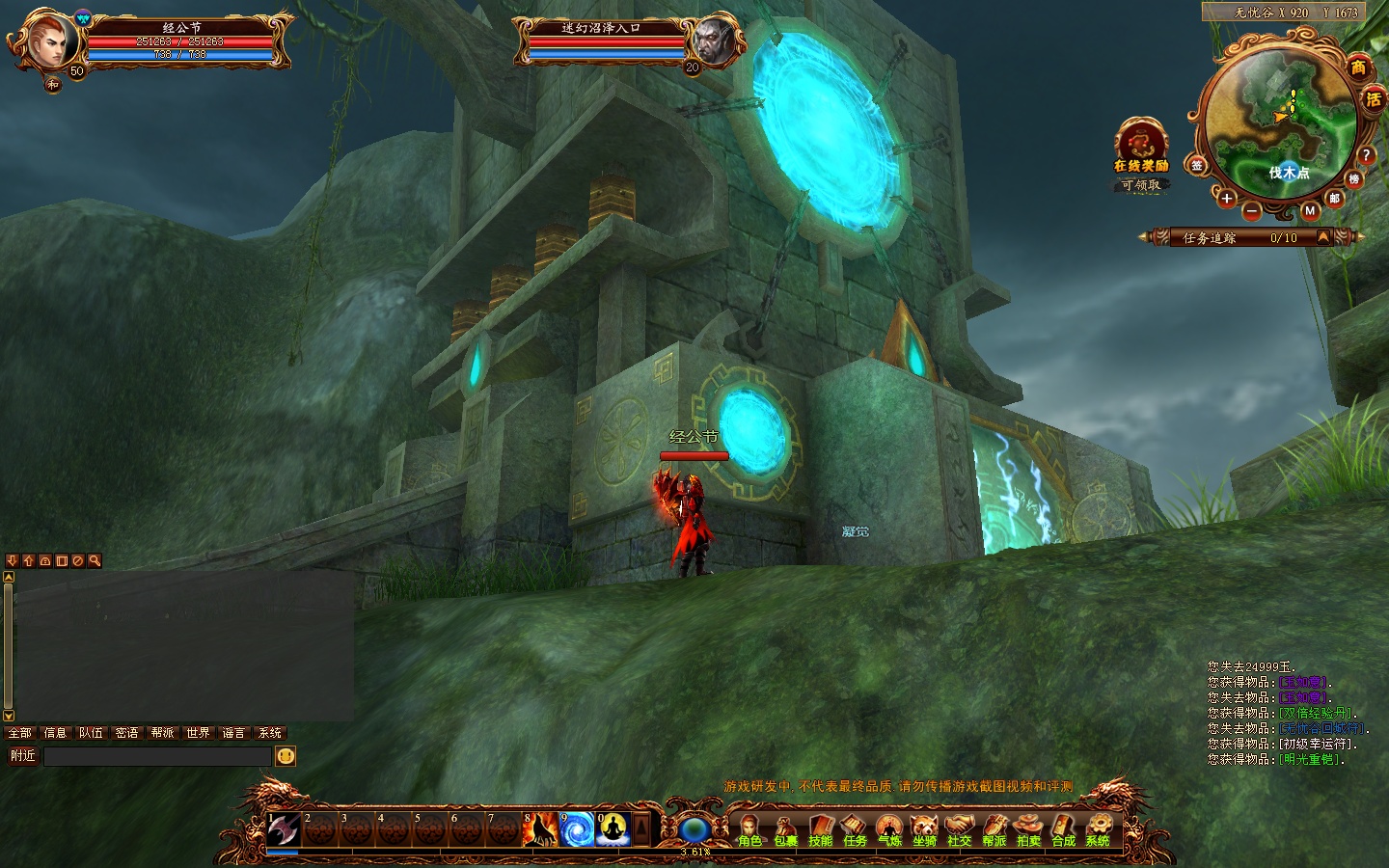This screenshot has width=1389, height=868.
Task: Collapse the 任务追踪 quest tracker
Action: [x=1323, y=237]
